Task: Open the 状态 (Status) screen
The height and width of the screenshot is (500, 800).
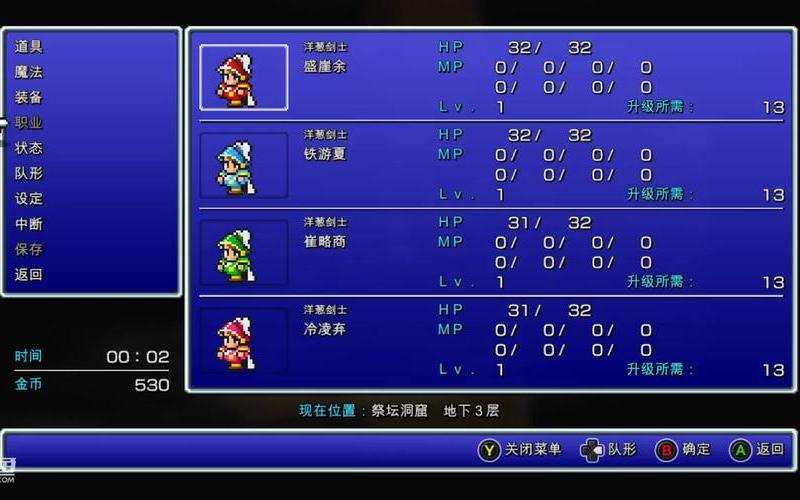Action: (29, 148)
